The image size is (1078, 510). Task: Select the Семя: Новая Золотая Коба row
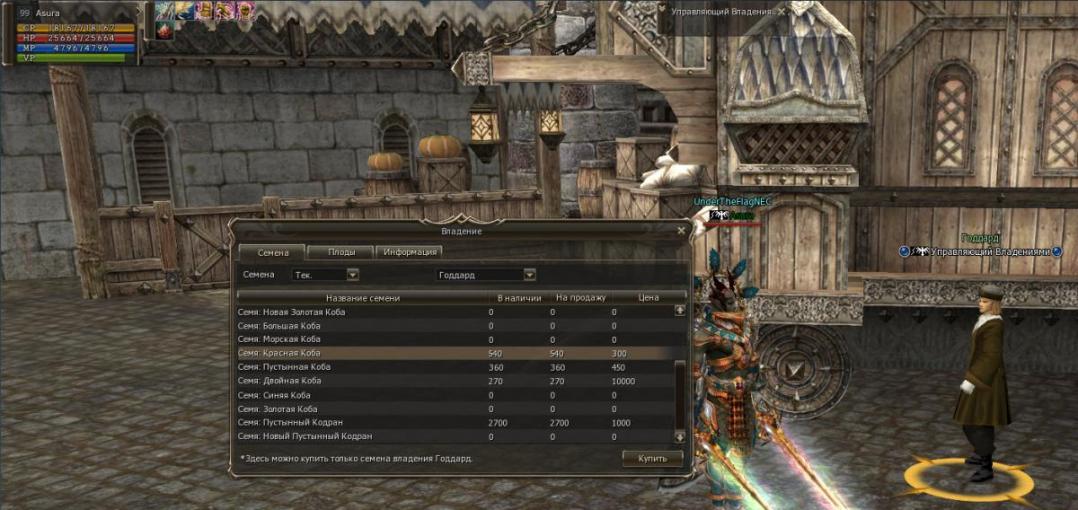coord(400,312)
